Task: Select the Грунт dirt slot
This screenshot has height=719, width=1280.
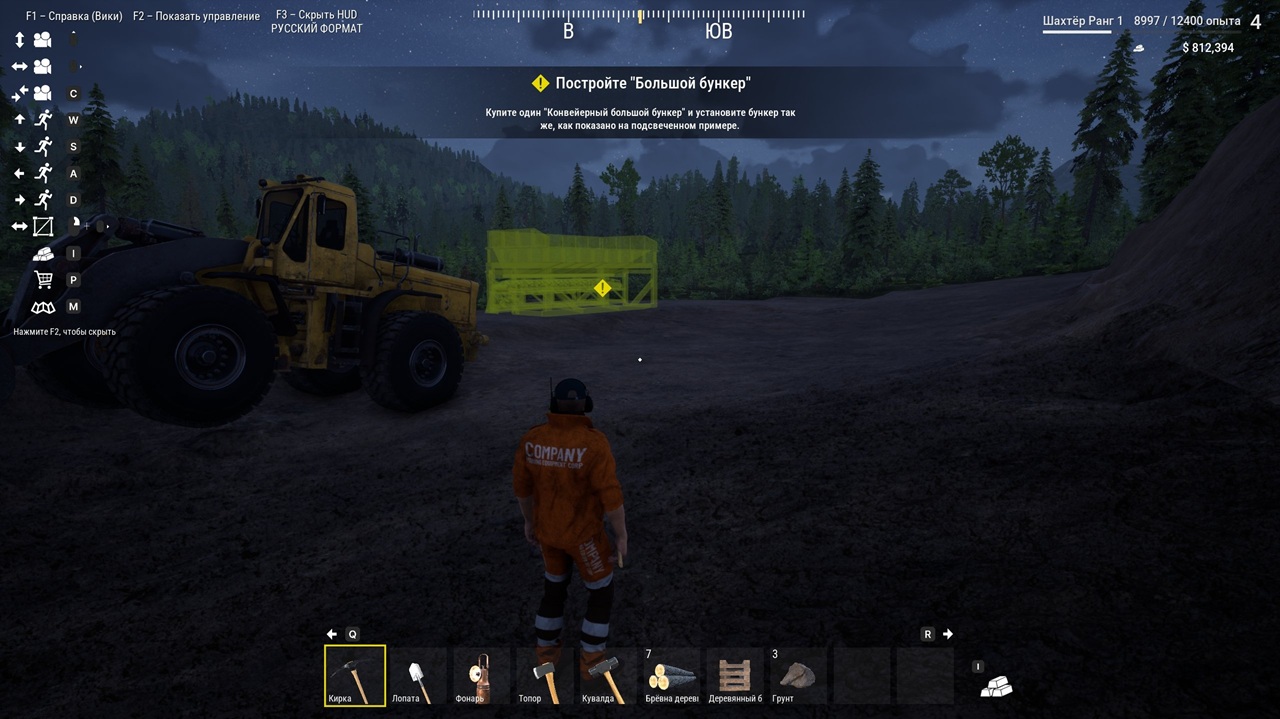Action: (x=798, y=676)
